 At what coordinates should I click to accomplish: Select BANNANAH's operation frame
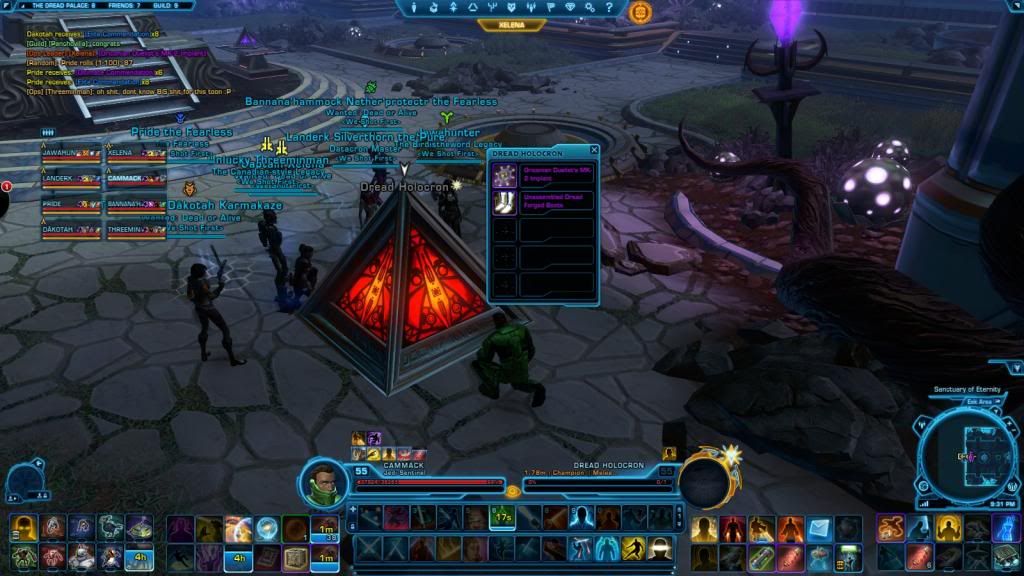(x=135, y=206)
